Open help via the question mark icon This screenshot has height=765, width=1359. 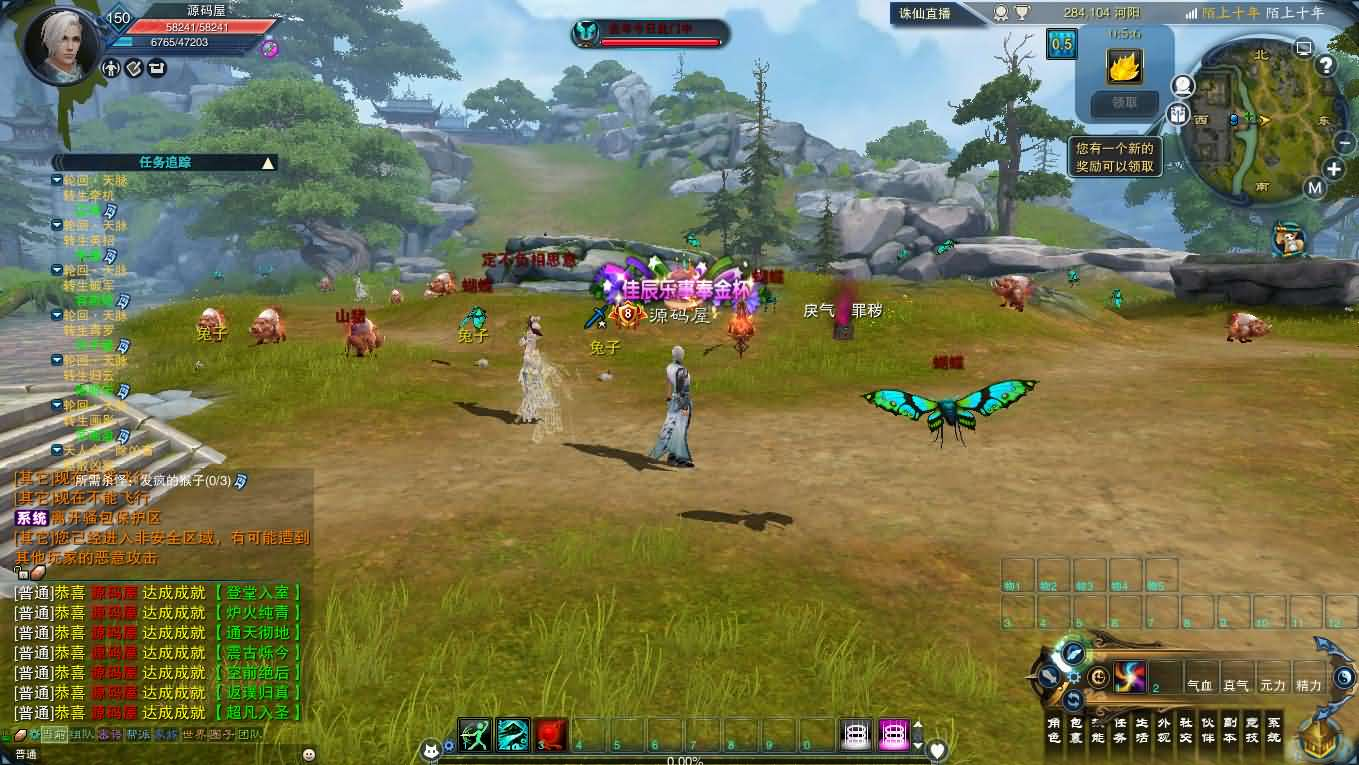1326,66
